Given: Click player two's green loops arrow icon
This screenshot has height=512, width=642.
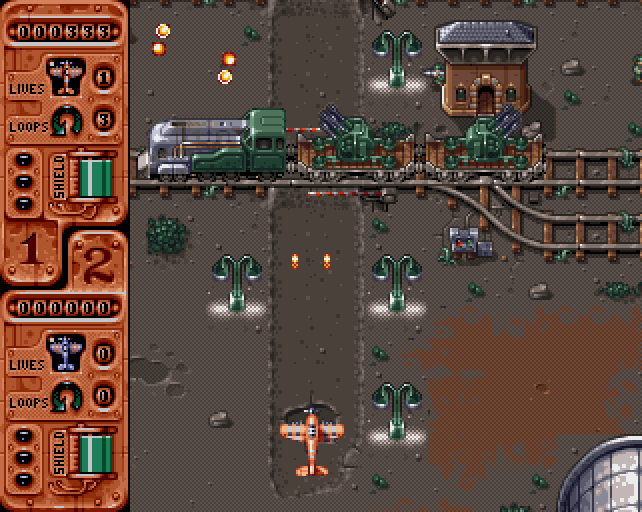Looking at the screenshot, I should pos(67,395).
